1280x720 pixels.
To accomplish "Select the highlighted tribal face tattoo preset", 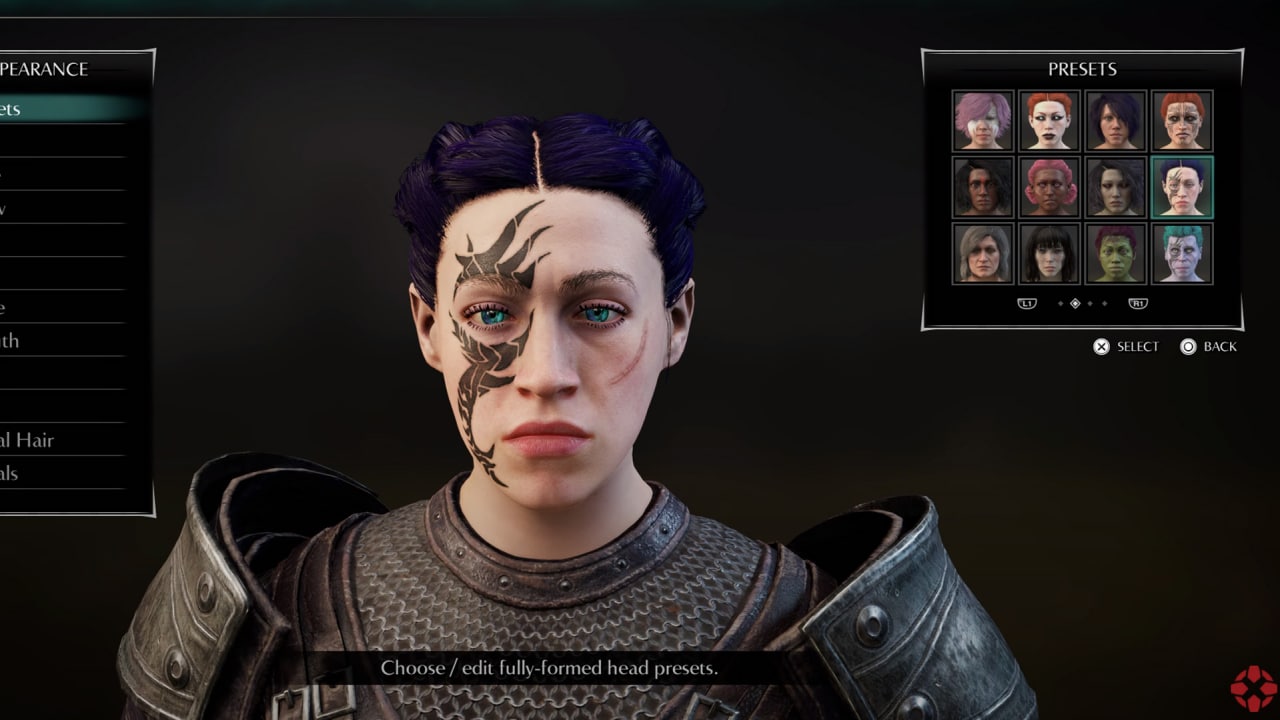I will pyautogui.click(x=1182, y=187).
